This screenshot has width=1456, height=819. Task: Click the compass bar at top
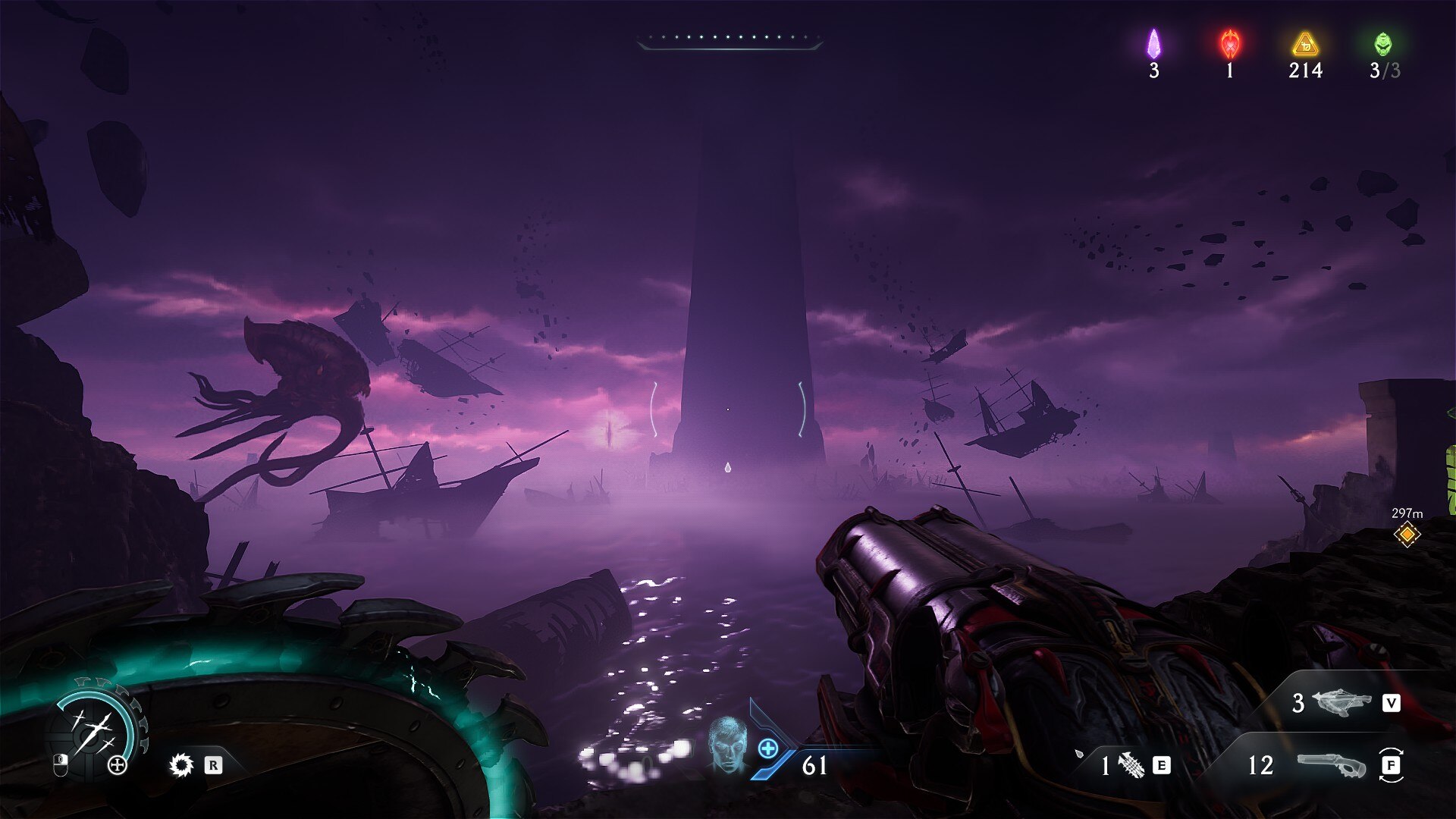pyautogui.click(x=730, y=40)
